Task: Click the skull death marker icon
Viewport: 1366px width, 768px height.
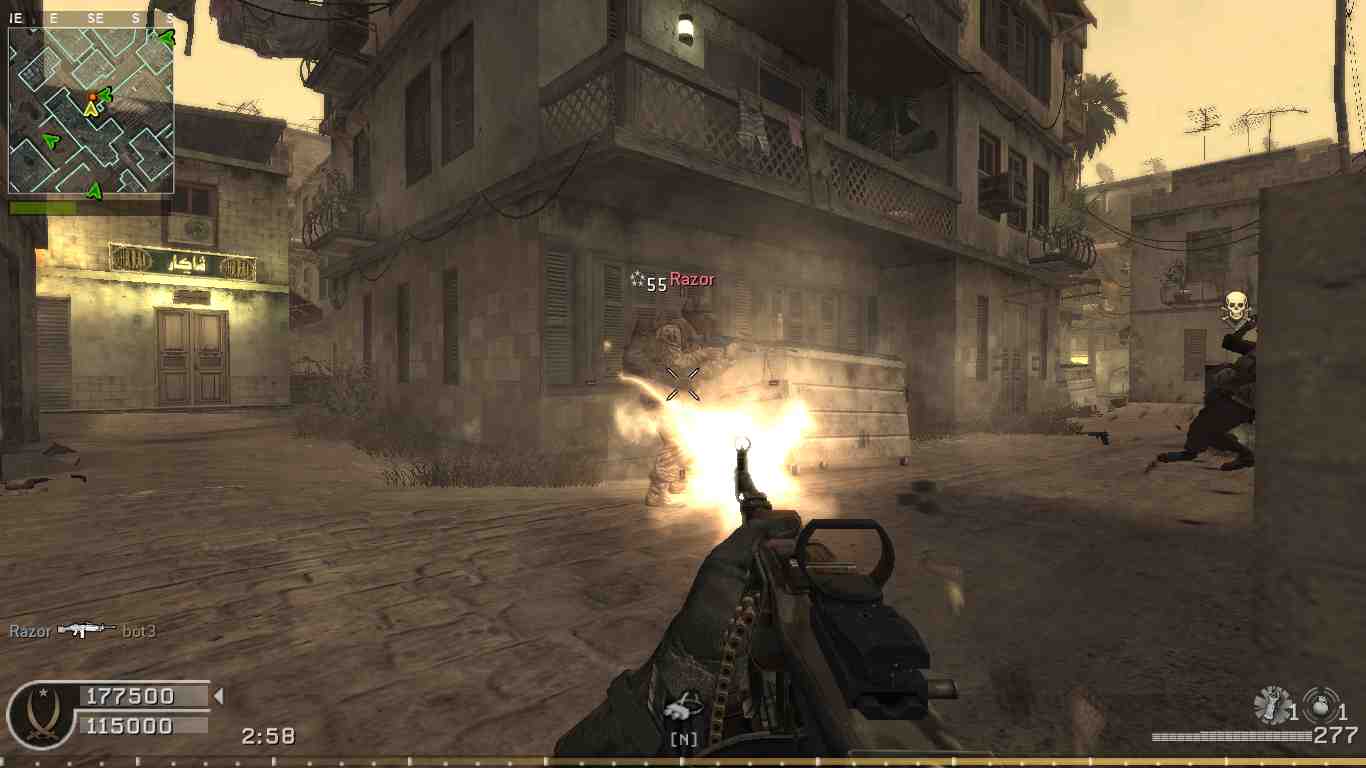Action: 1237,308
